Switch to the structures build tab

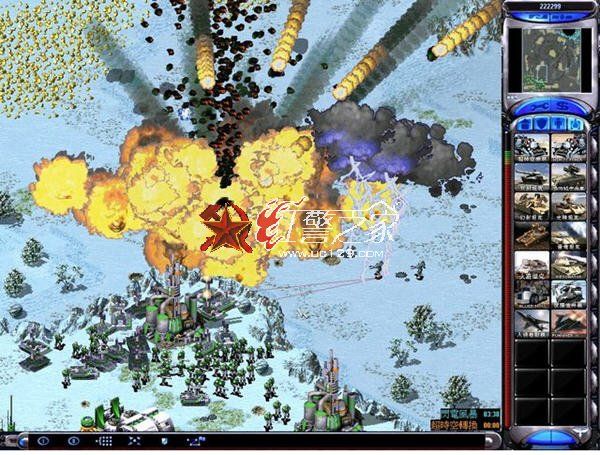click(x=523, y=124)
